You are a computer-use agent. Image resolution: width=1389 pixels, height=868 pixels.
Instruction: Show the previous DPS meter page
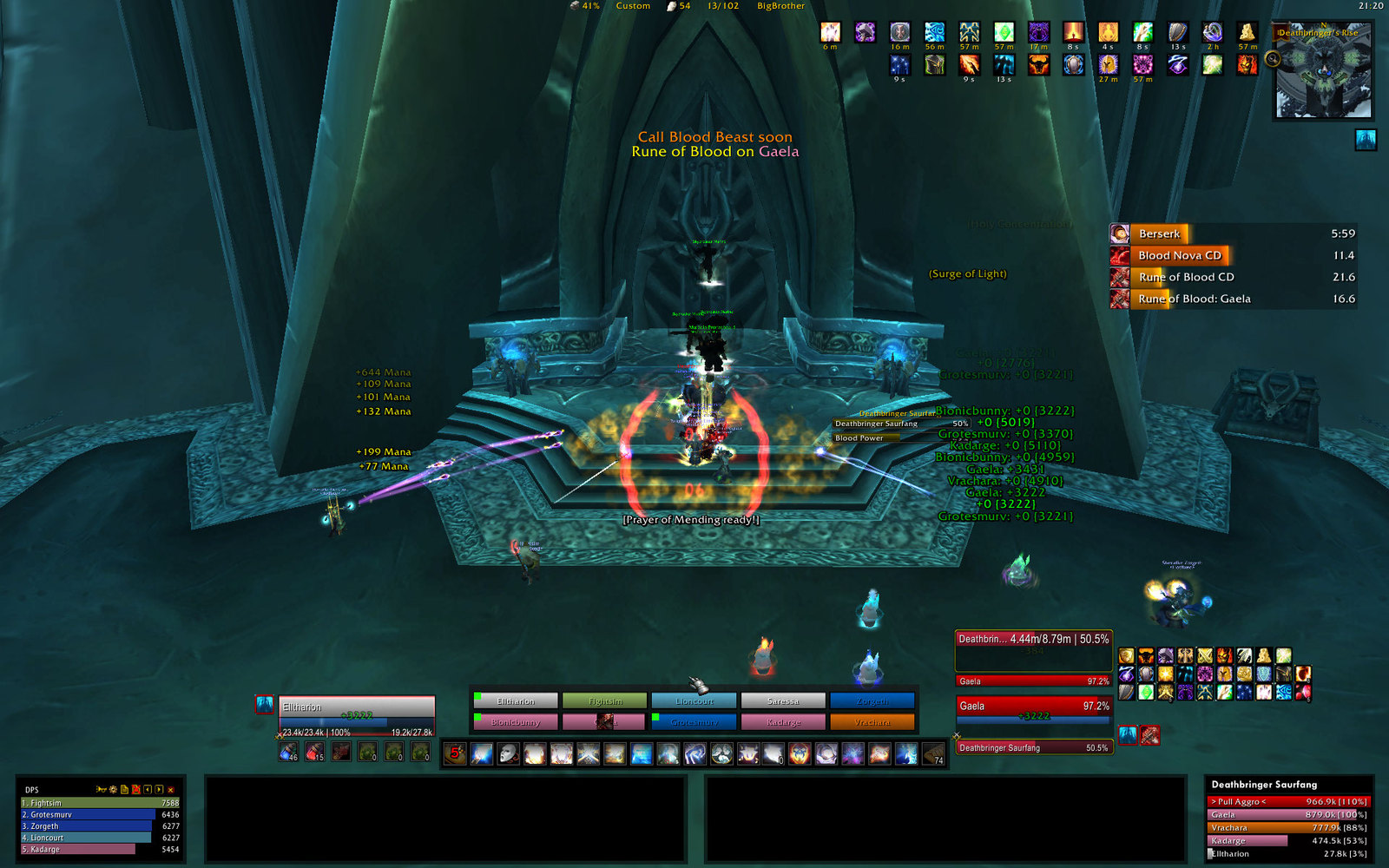148,790
